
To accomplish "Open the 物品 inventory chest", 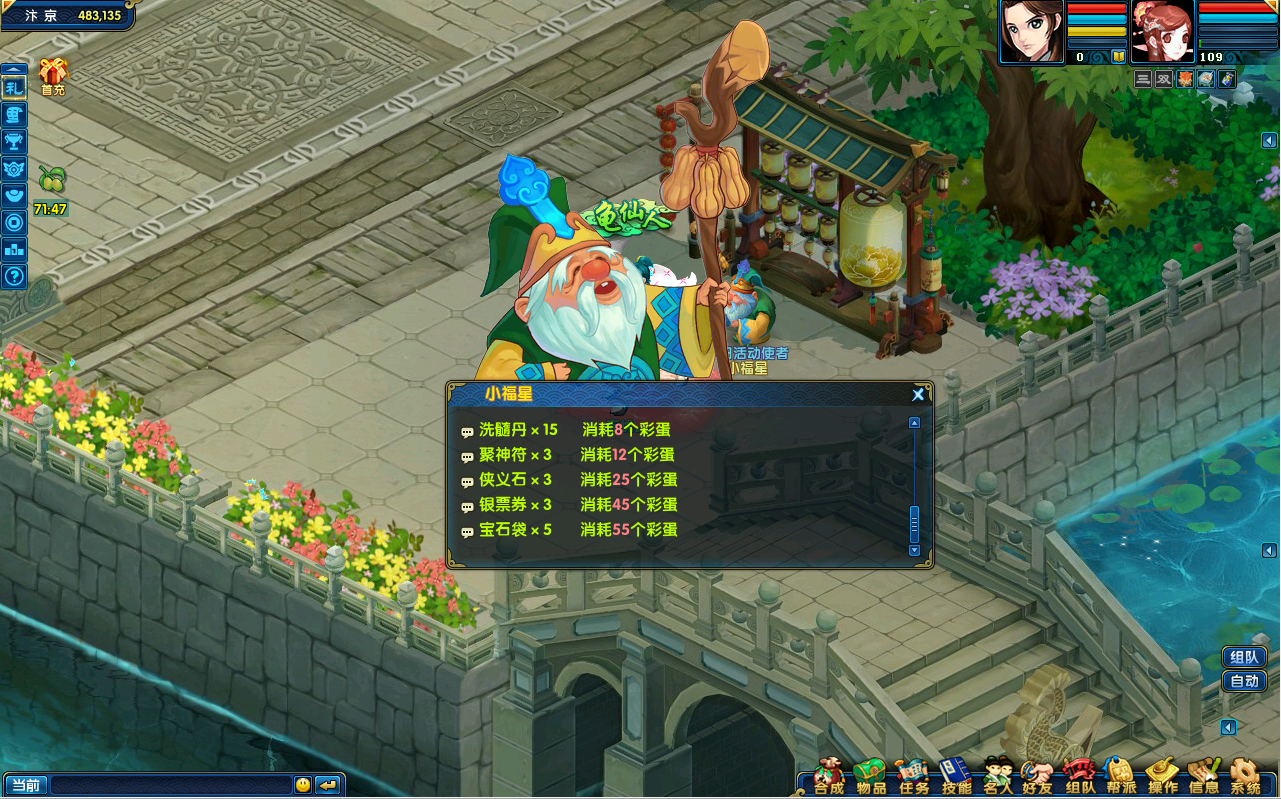I will [871, 776].
